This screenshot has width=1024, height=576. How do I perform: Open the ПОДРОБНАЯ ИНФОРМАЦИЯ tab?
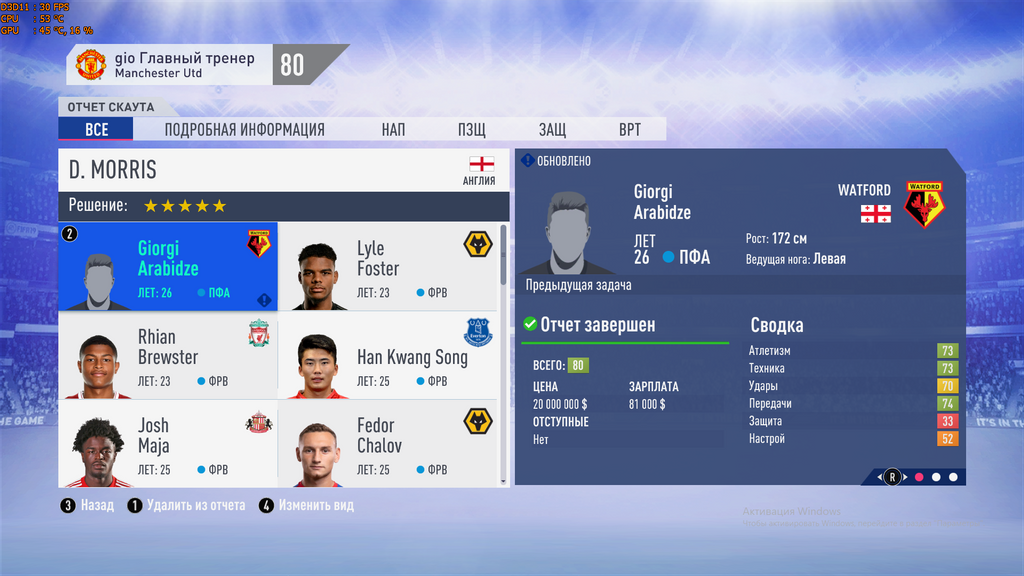(244, 130)
